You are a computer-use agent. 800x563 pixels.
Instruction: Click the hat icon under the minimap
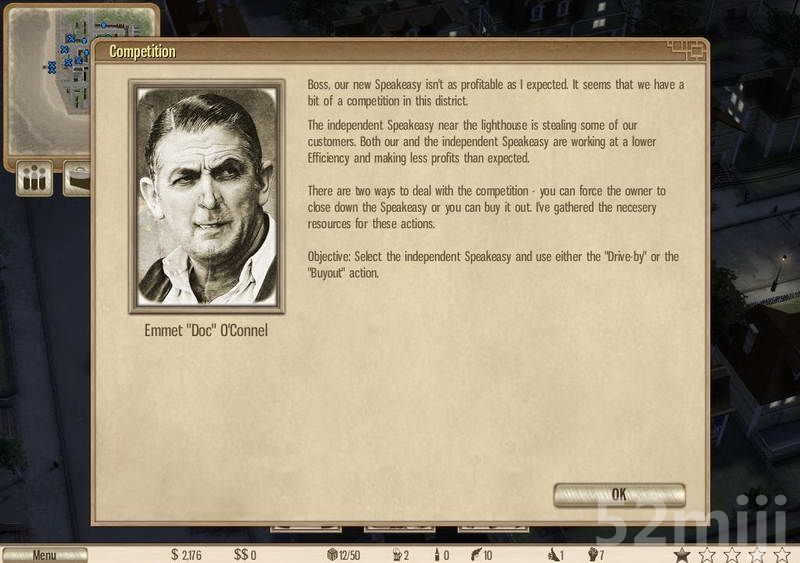[x=76, y=182]
